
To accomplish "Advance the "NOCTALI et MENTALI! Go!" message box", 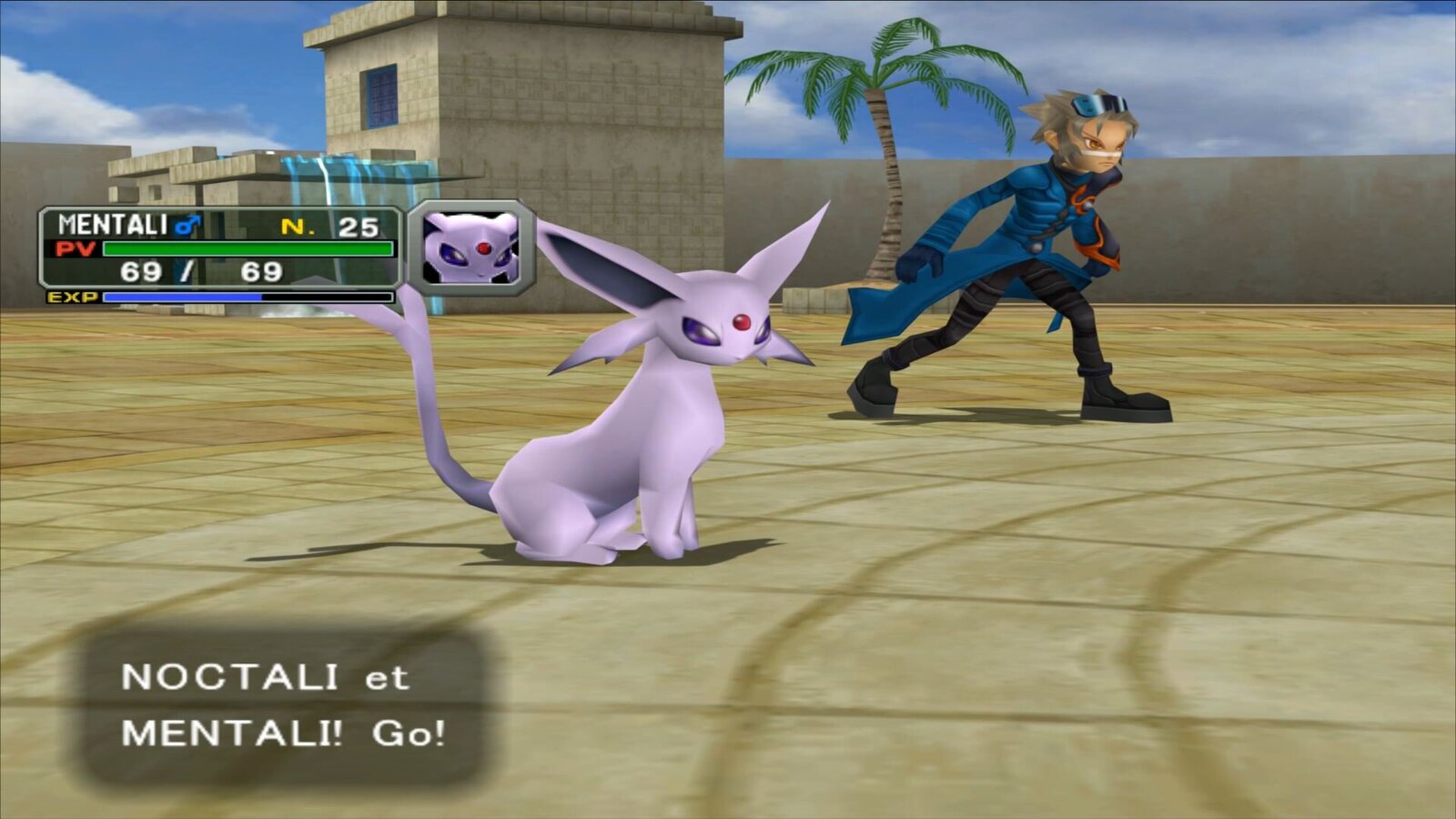I will tap(284, 706).
